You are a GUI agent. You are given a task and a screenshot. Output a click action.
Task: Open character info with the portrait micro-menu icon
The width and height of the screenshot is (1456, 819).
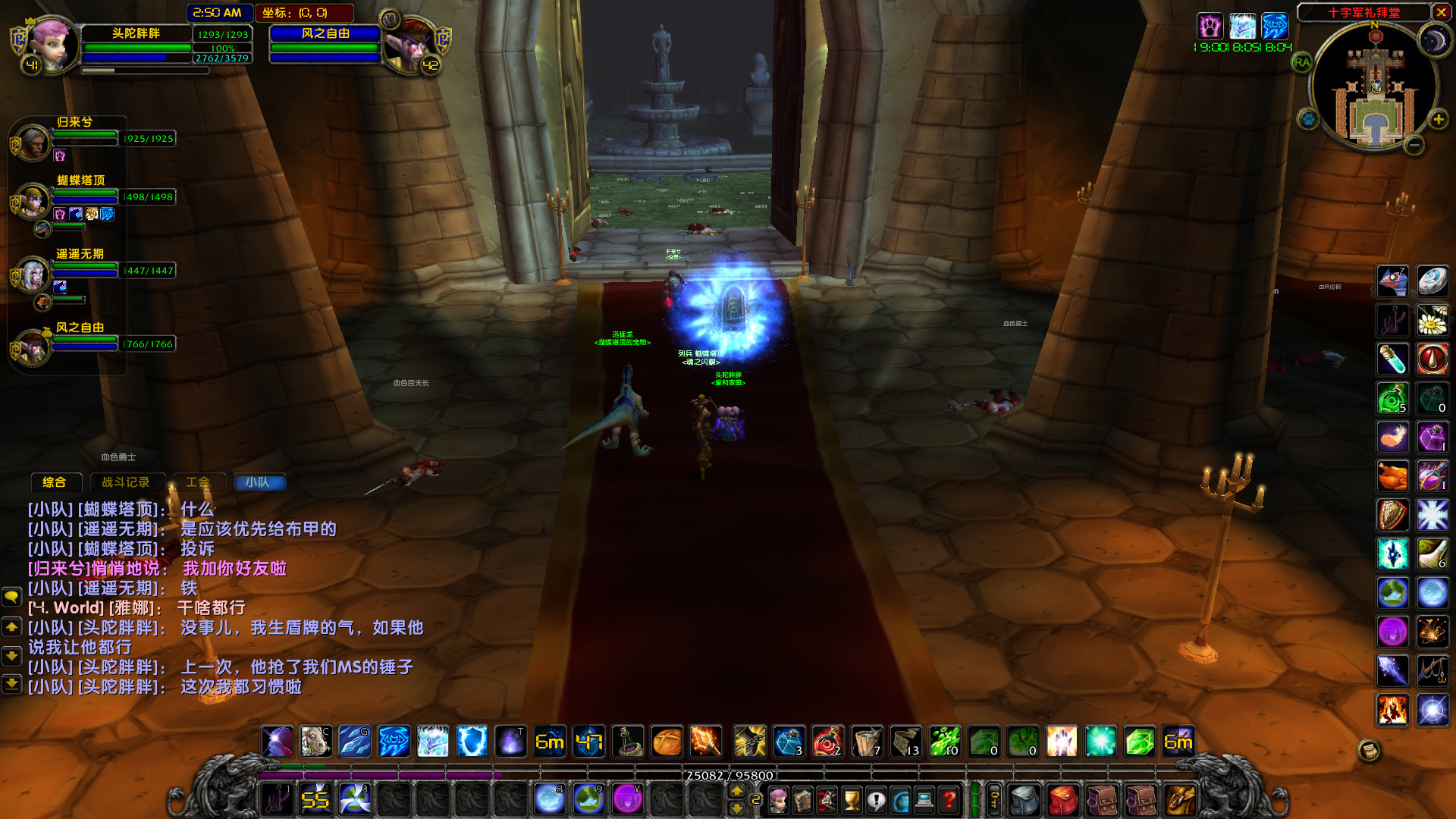click(x=778, y=801)
